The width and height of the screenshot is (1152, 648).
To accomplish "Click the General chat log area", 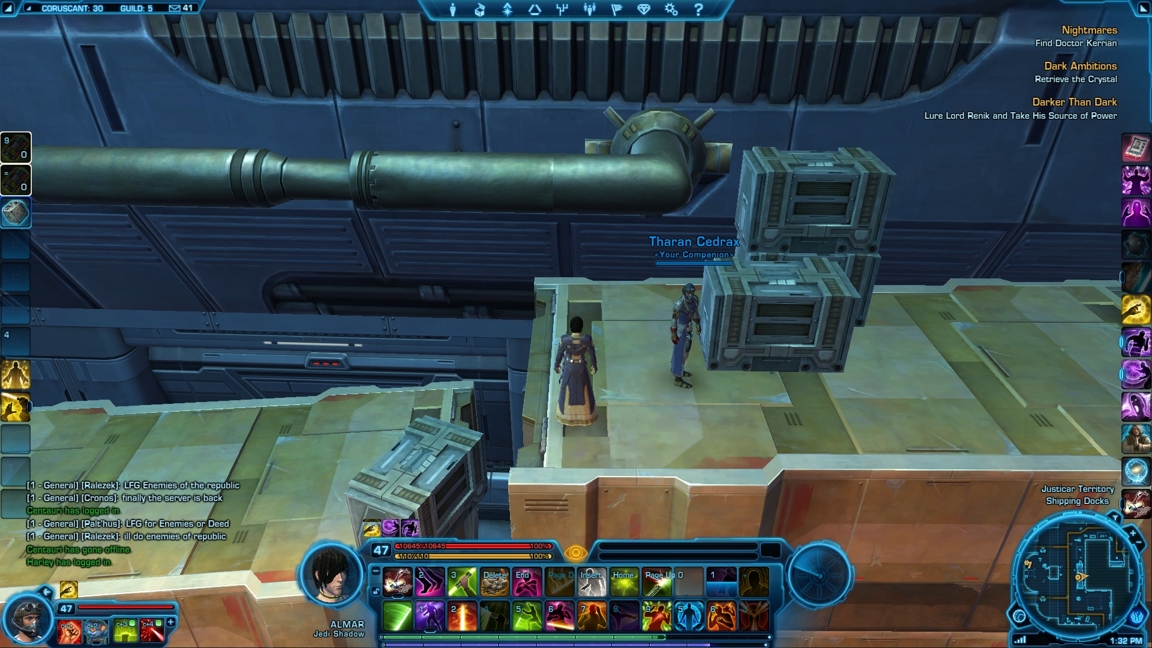I will pos(130,523).
